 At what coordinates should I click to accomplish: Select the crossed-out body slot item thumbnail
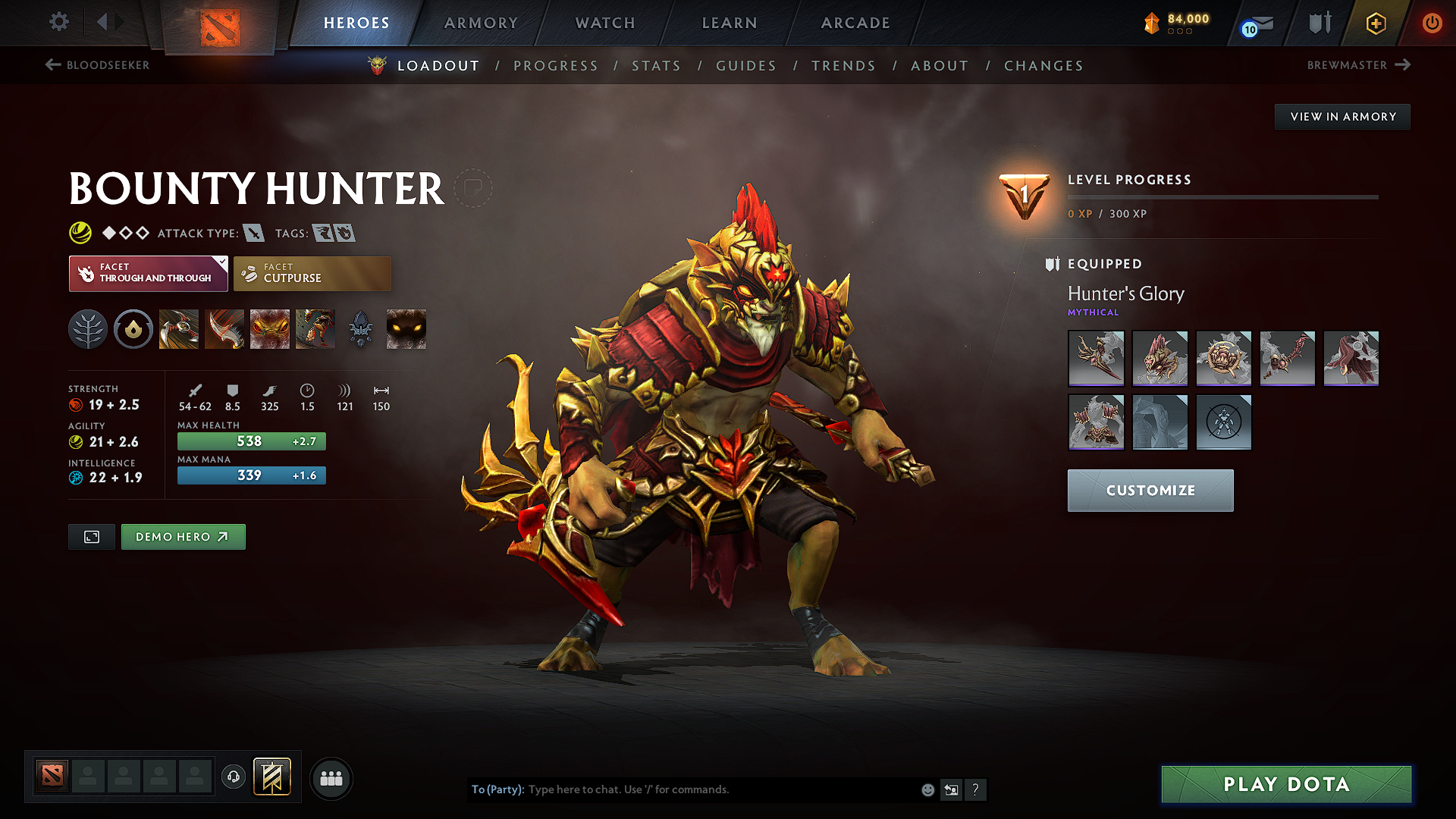1223,422
